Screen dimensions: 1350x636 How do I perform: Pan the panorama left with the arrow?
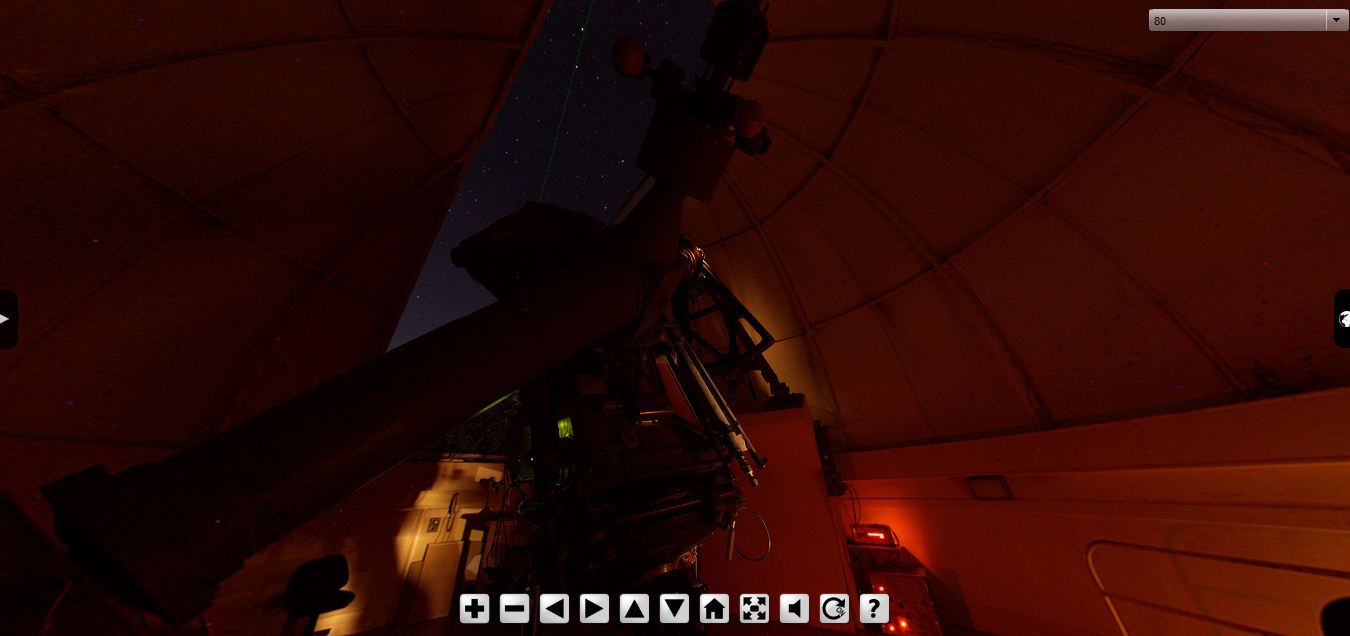554,608
